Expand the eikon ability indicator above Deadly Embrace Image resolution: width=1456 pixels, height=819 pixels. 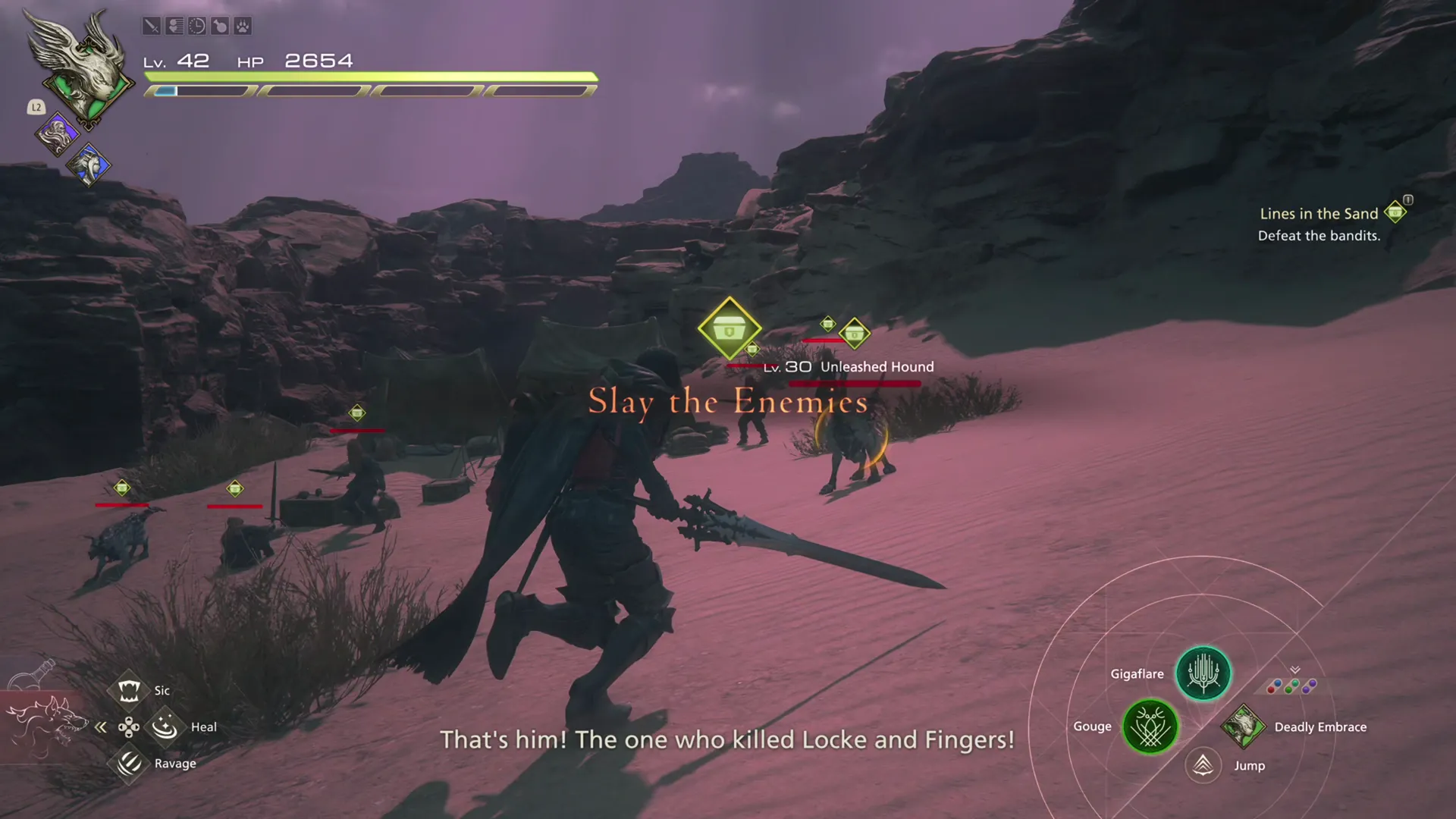(1294, 669)
